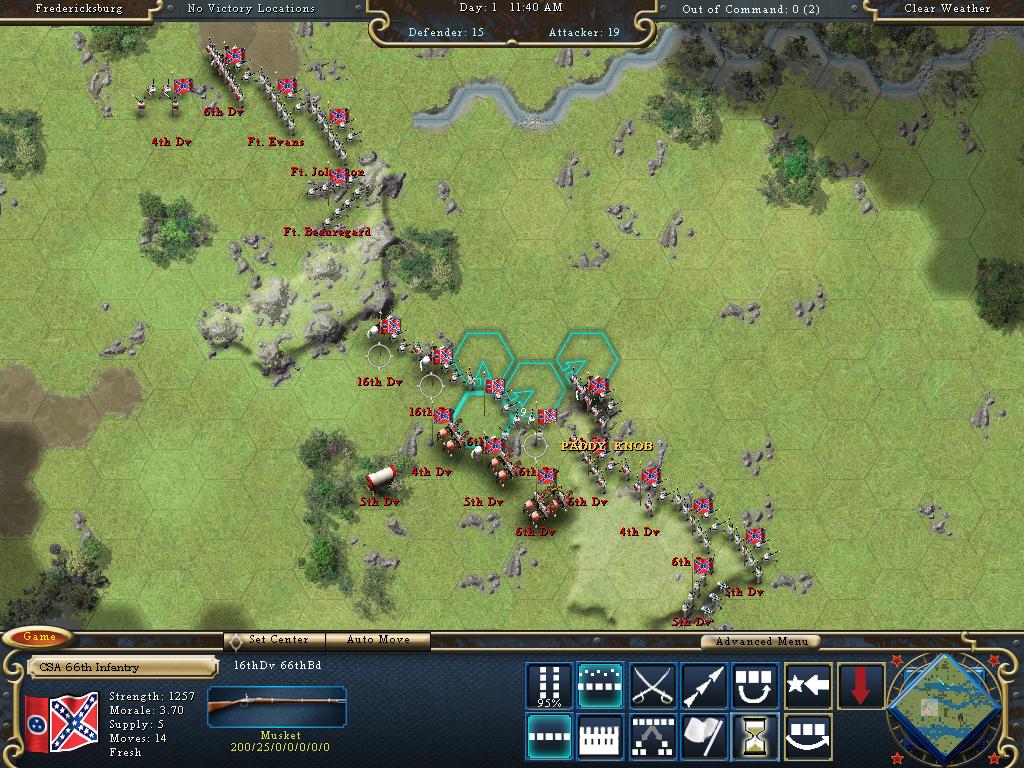The width and height of the screenshot is (1024, 768).
Task: Click the red down arrow icon
Action: coord(860,685)
